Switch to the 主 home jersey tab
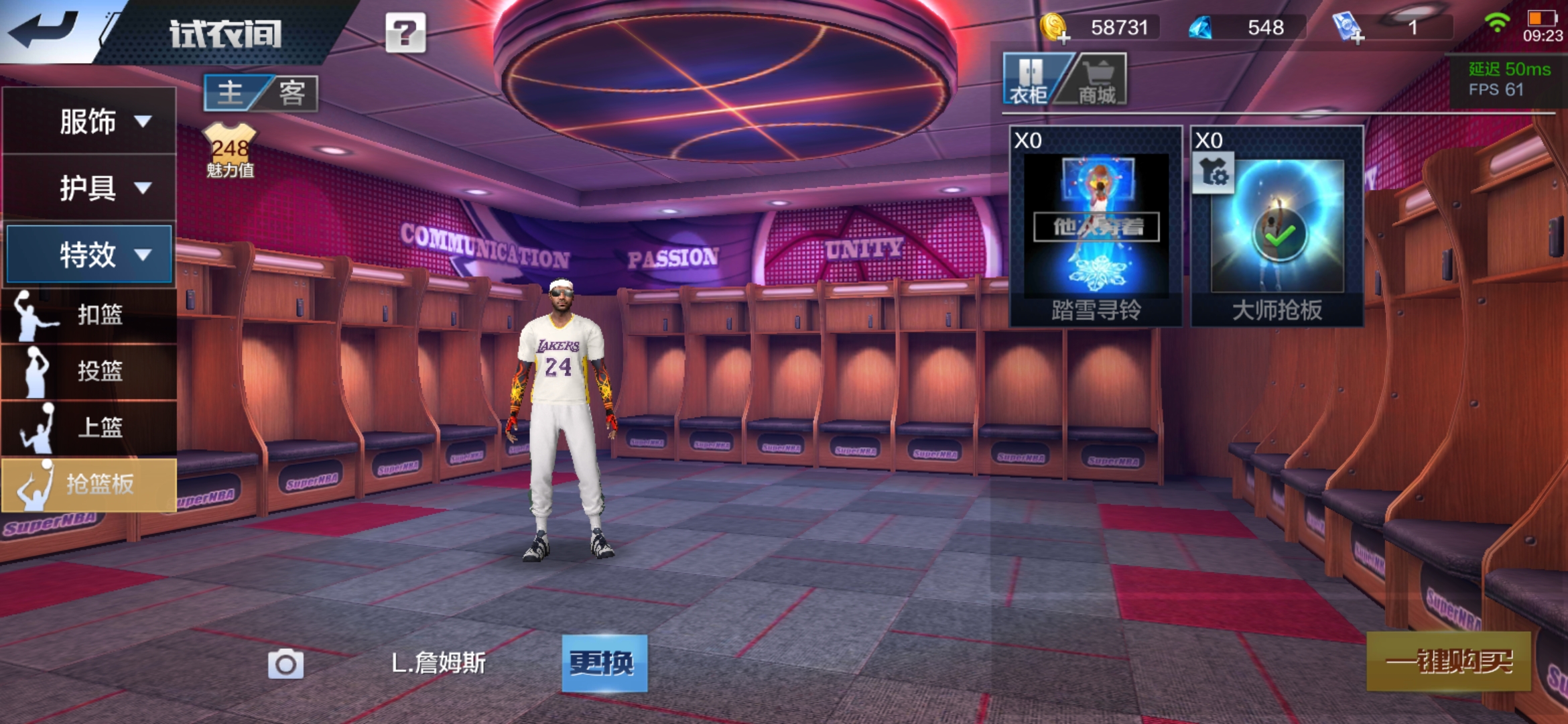The image size is (1568, 724). pos(231,93)
